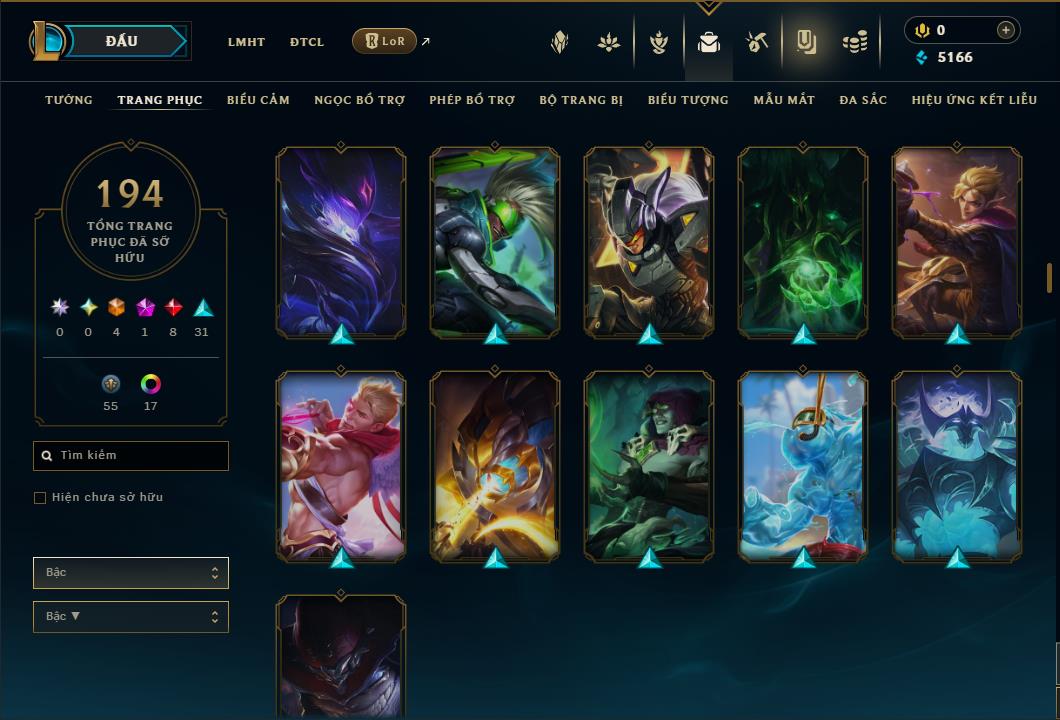The height and width of the screenshot is (720, 1060).
Task: Go to the PHÉP BỔ TRỢ tab
Action: pyautogui.click(x=472, y=100)
